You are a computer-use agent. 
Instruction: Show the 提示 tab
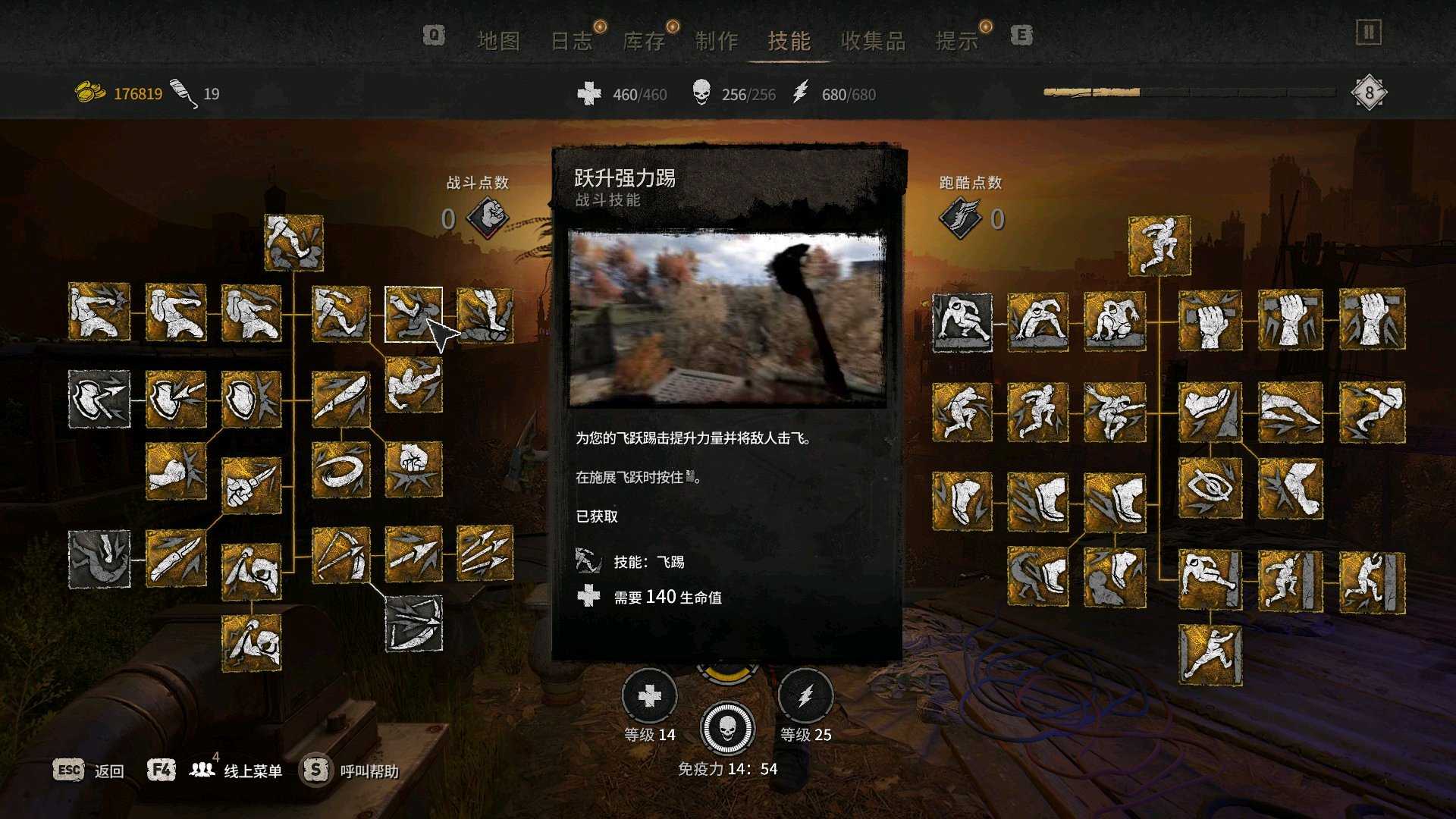tap(957, 40)
